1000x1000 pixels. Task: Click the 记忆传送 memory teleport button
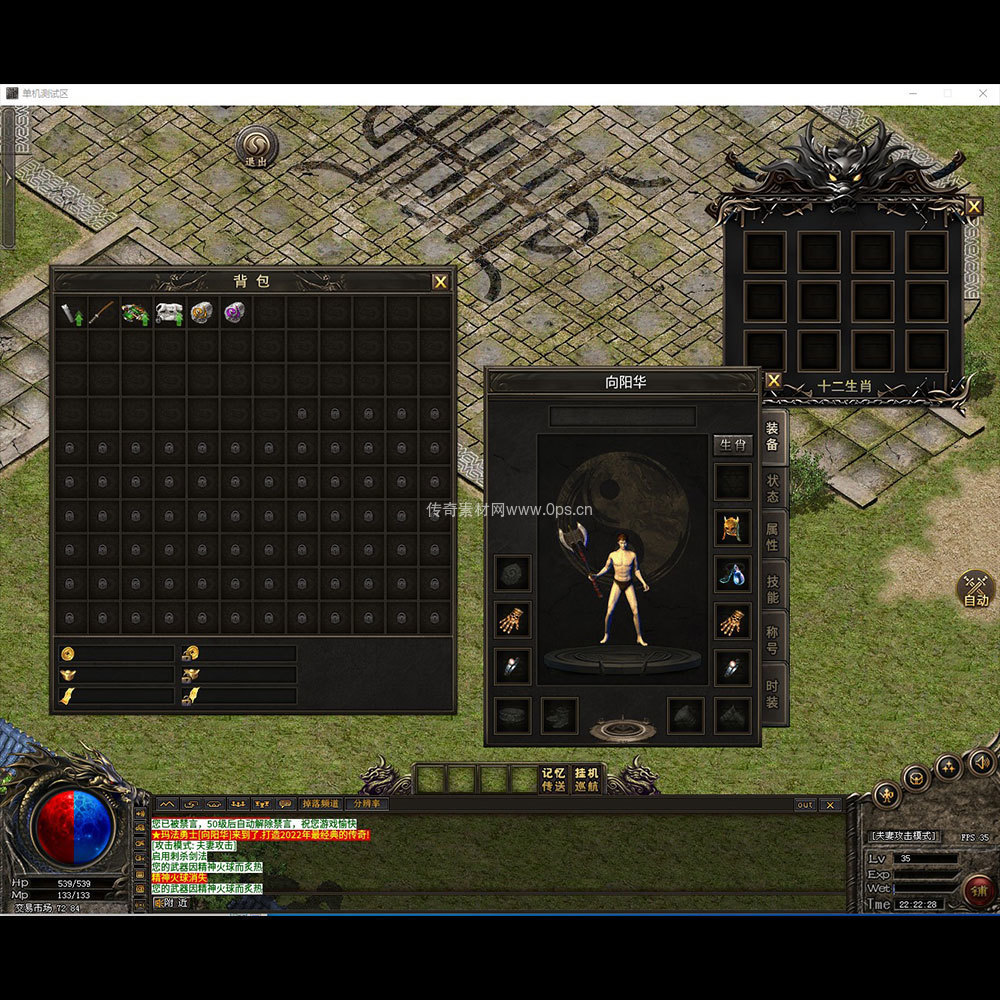click(553, 779)
